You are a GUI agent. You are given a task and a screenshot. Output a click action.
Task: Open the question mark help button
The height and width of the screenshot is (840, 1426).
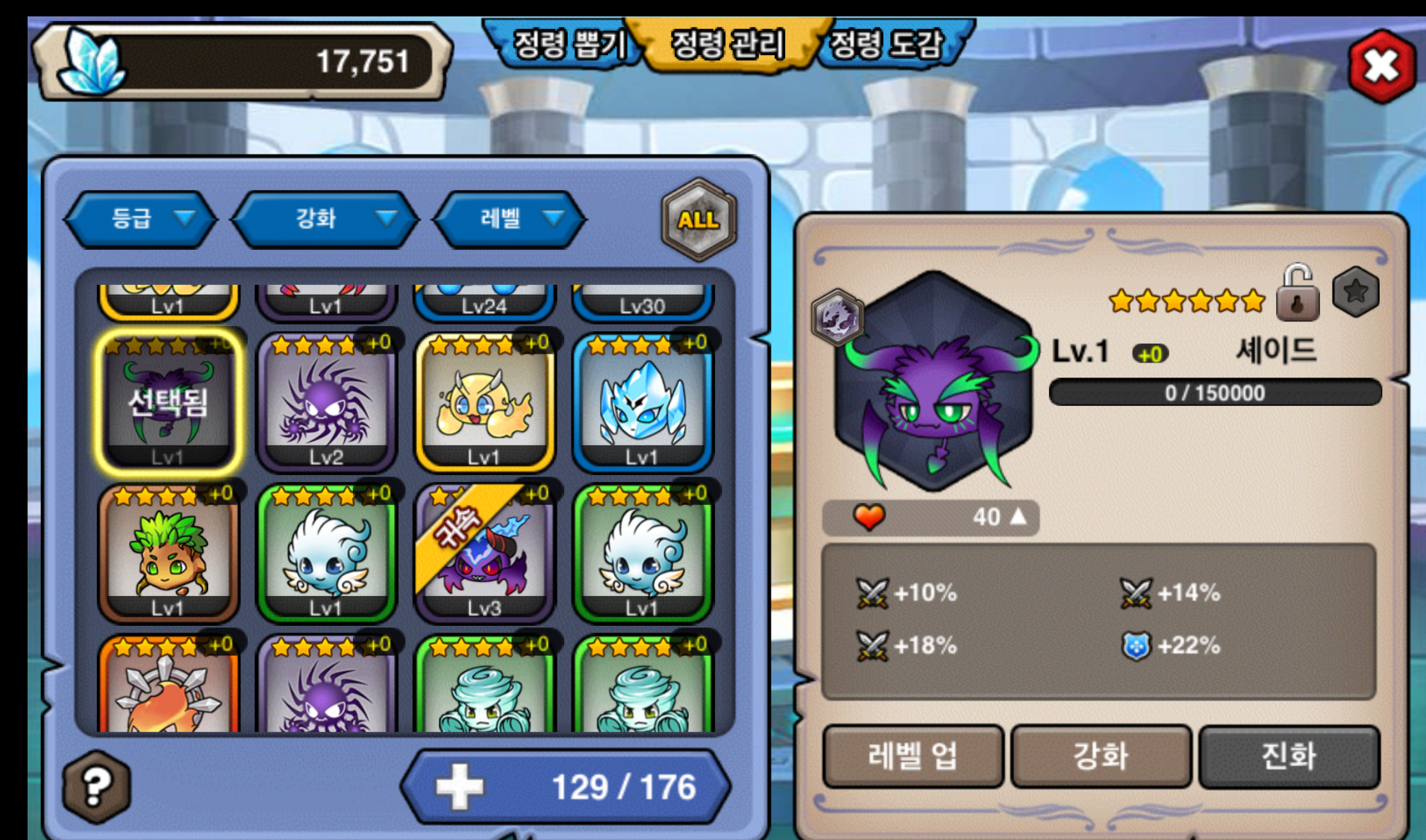tap(97, 786)
